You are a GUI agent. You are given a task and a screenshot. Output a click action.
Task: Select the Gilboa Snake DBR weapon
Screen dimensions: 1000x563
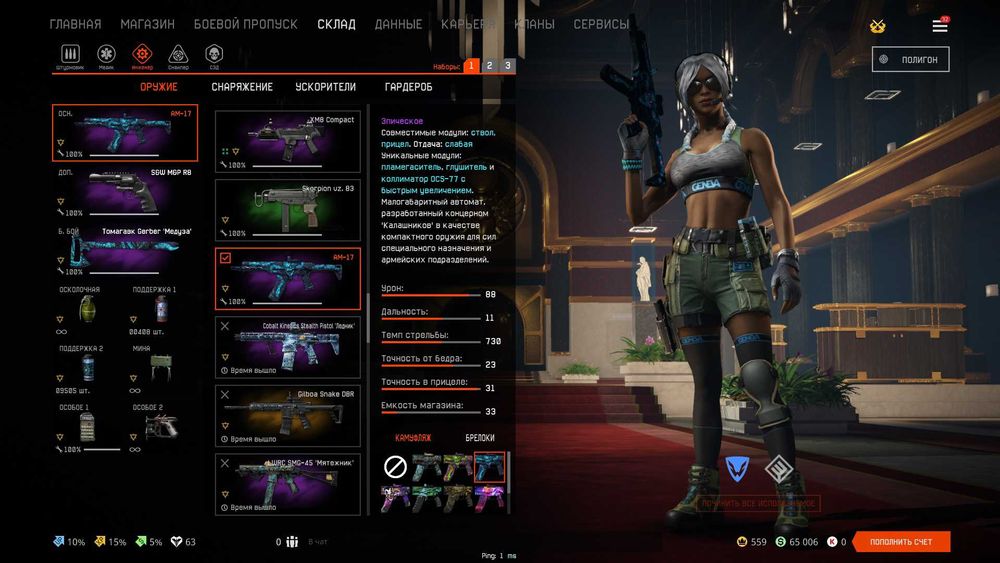pyautogui.click(x=288, y=416)
